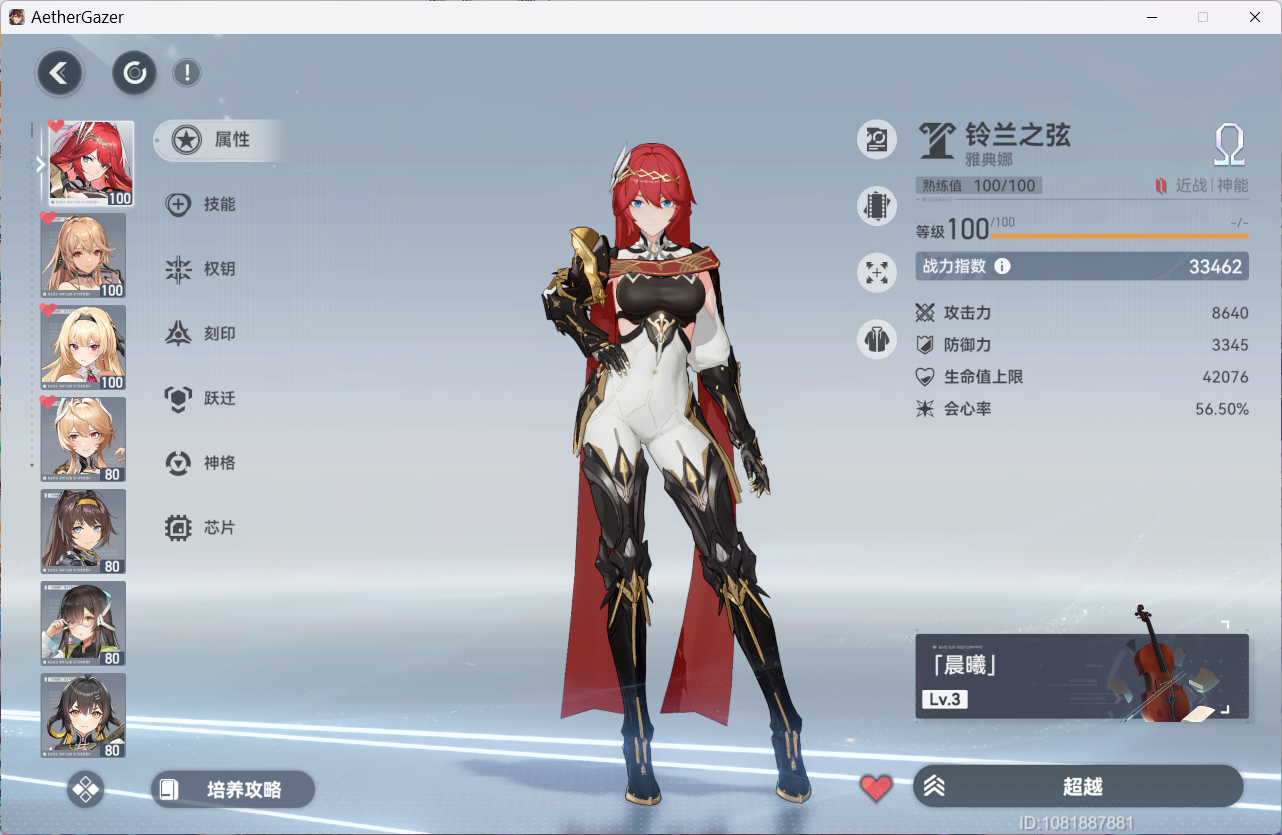Screen dimensions: 1282x835
Task: Toggle the red heart near 超越 button
Action: pos(876,789)
